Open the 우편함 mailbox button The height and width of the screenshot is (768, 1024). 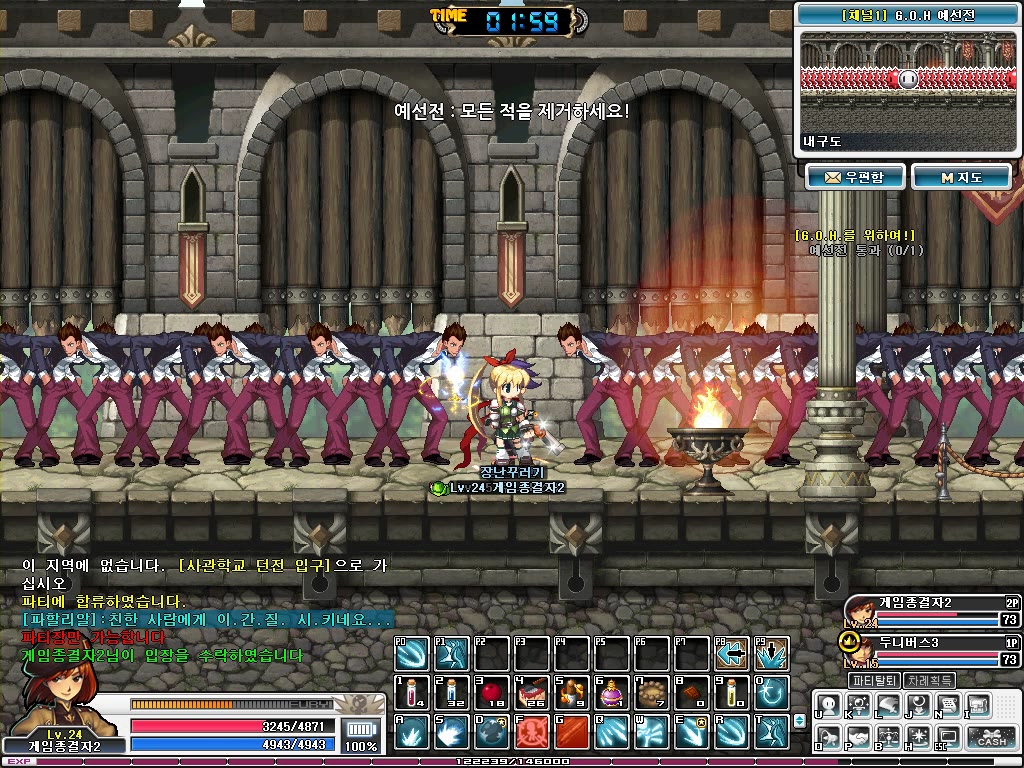[856, 177]
